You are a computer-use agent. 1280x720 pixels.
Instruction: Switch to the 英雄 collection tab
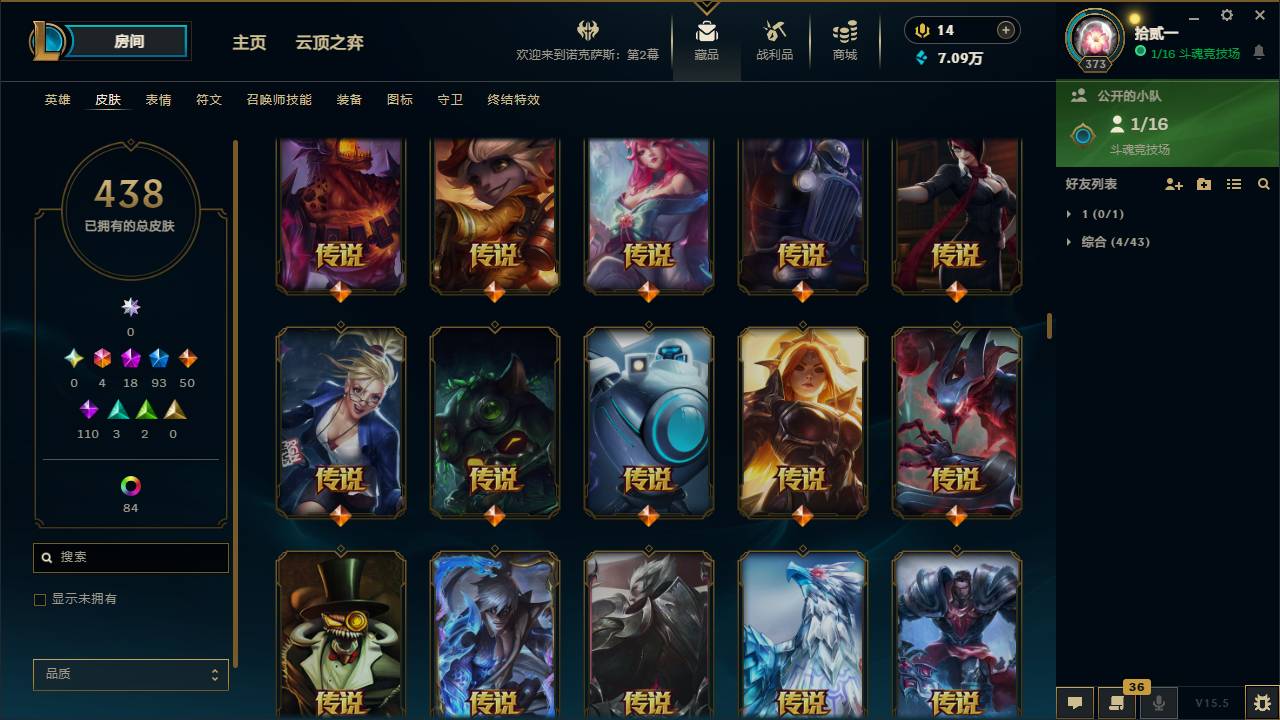[56, 99]
